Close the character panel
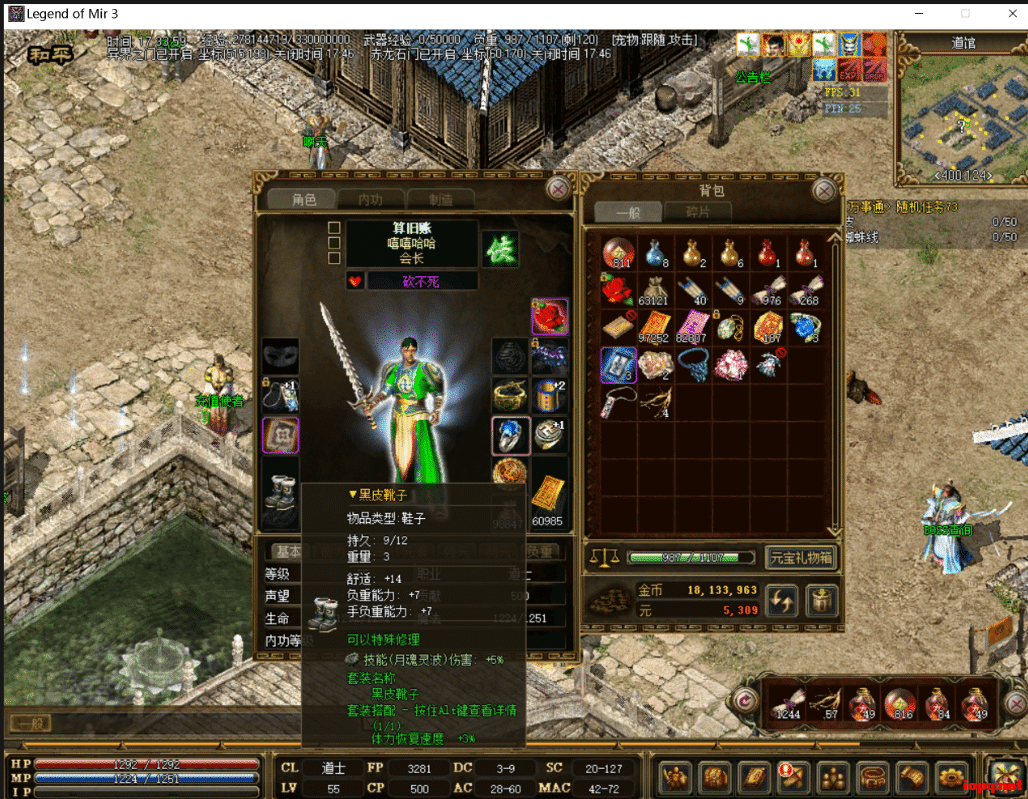The image size is (1028, 799). (x=558, y=188)
